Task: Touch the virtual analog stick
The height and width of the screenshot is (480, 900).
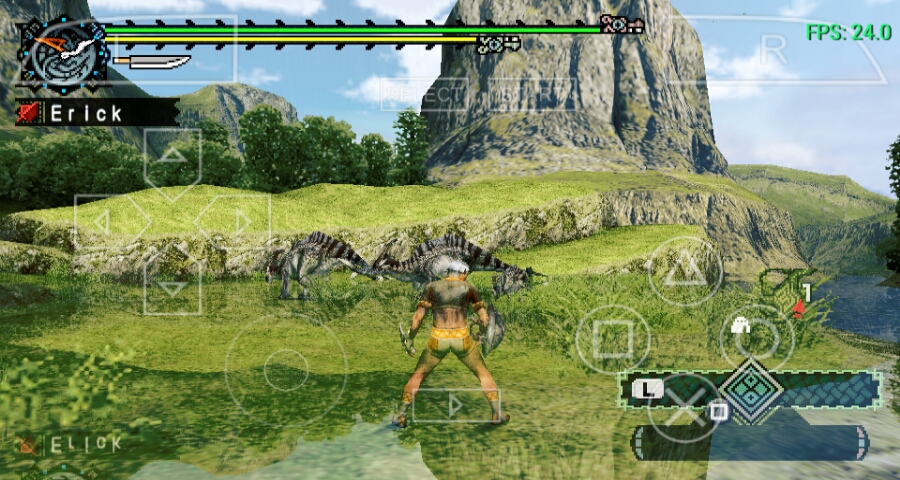Action: tap(285, 371)
